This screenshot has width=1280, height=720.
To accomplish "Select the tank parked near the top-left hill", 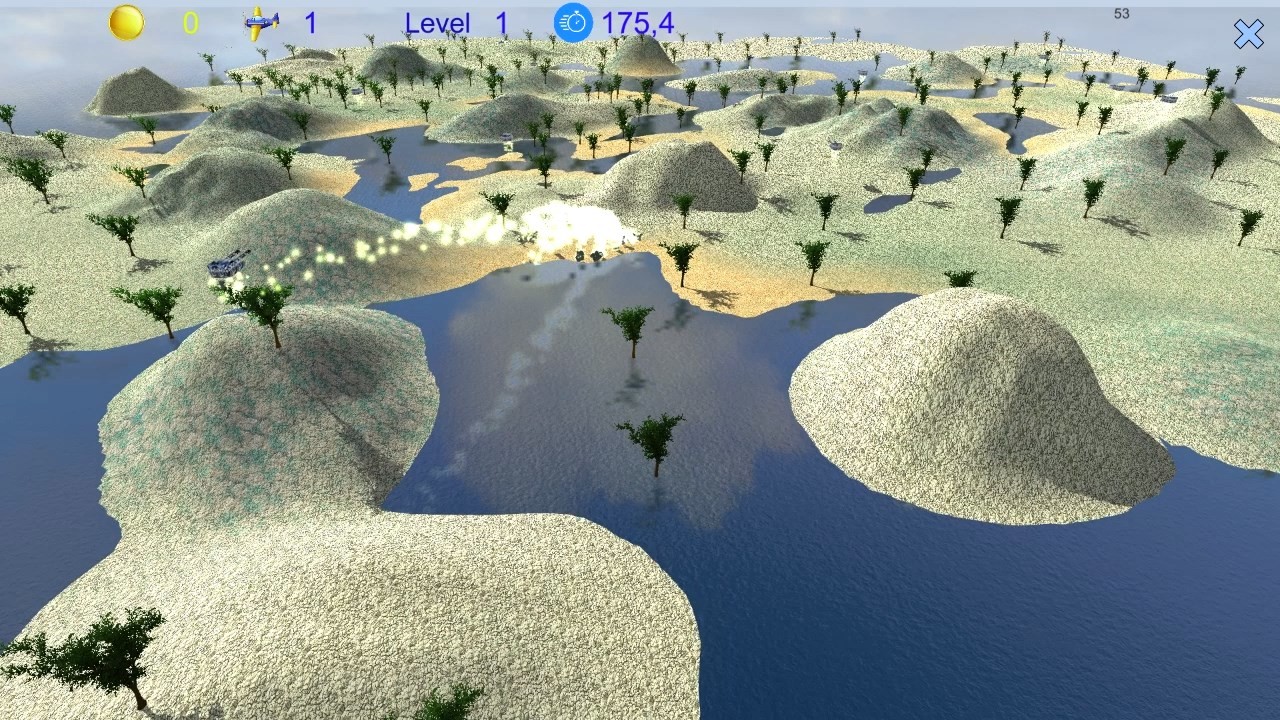I will point(357,89).
